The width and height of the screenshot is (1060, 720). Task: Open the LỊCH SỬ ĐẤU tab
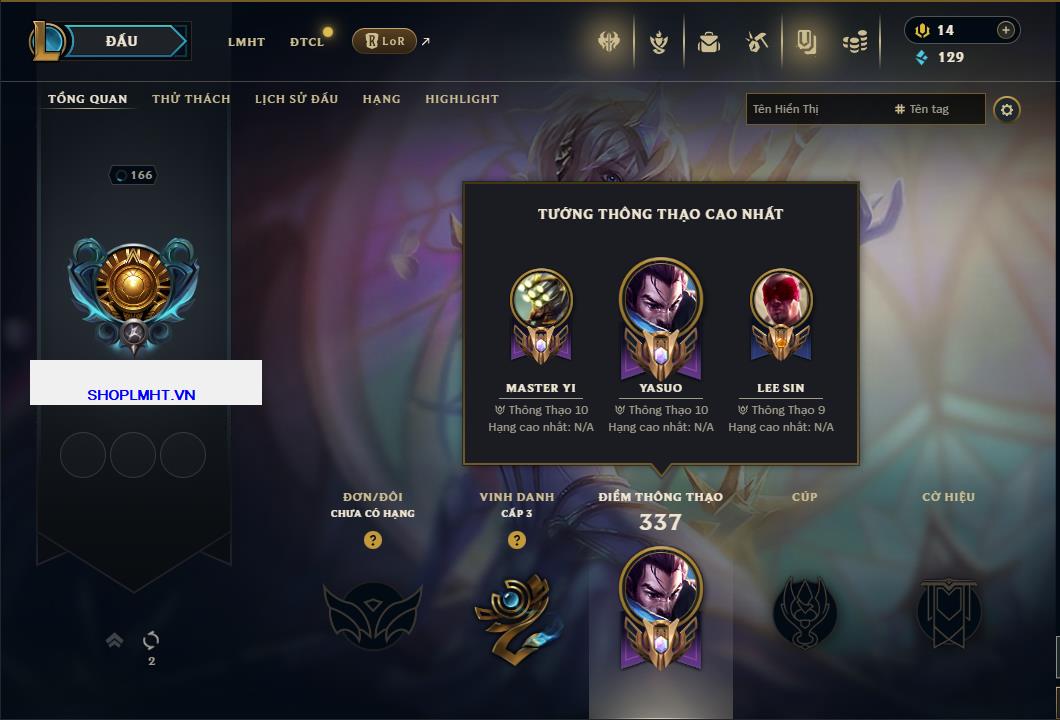296,99
